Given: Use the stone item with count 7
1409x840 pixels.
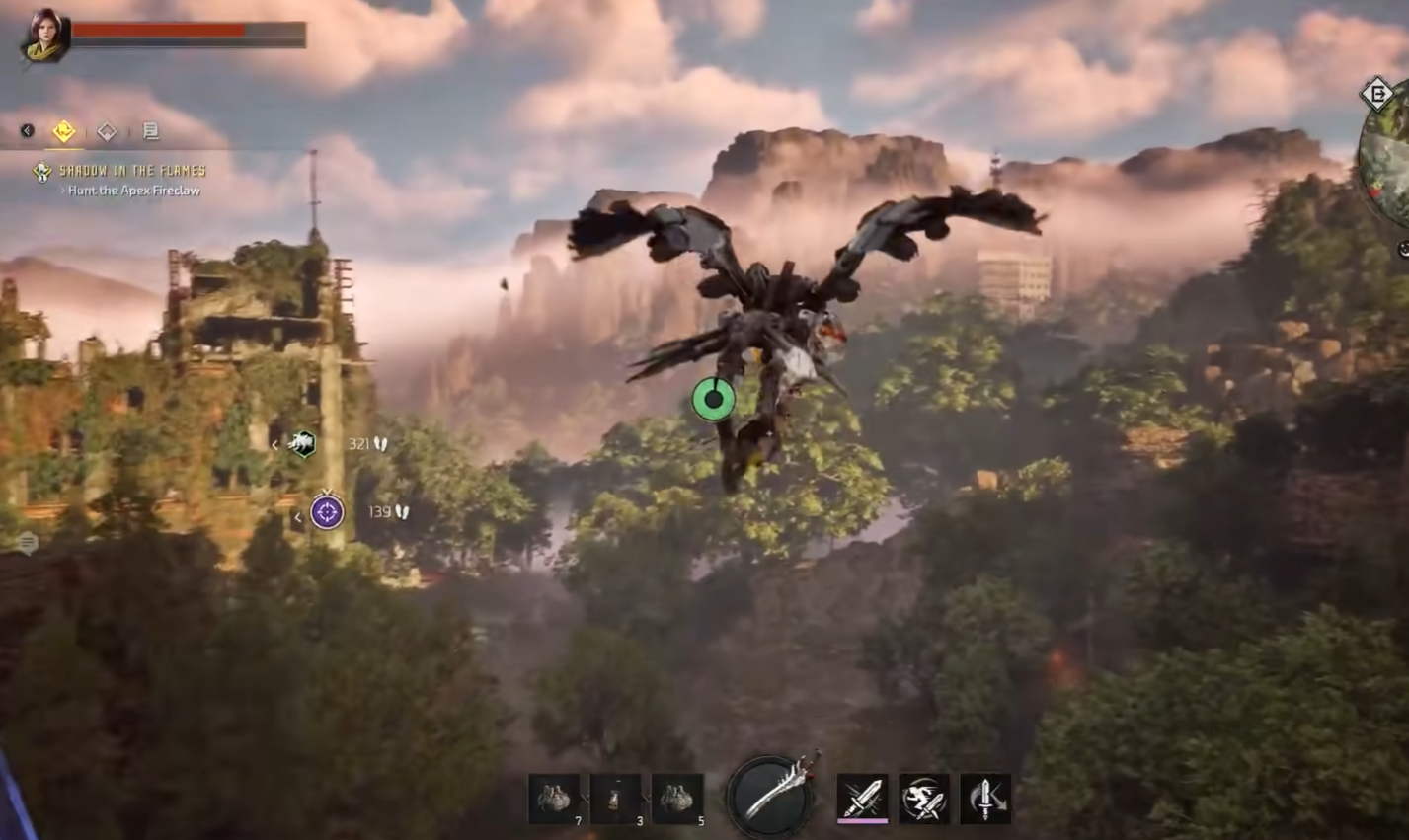Looking at the screenshot, I should 555,799.
